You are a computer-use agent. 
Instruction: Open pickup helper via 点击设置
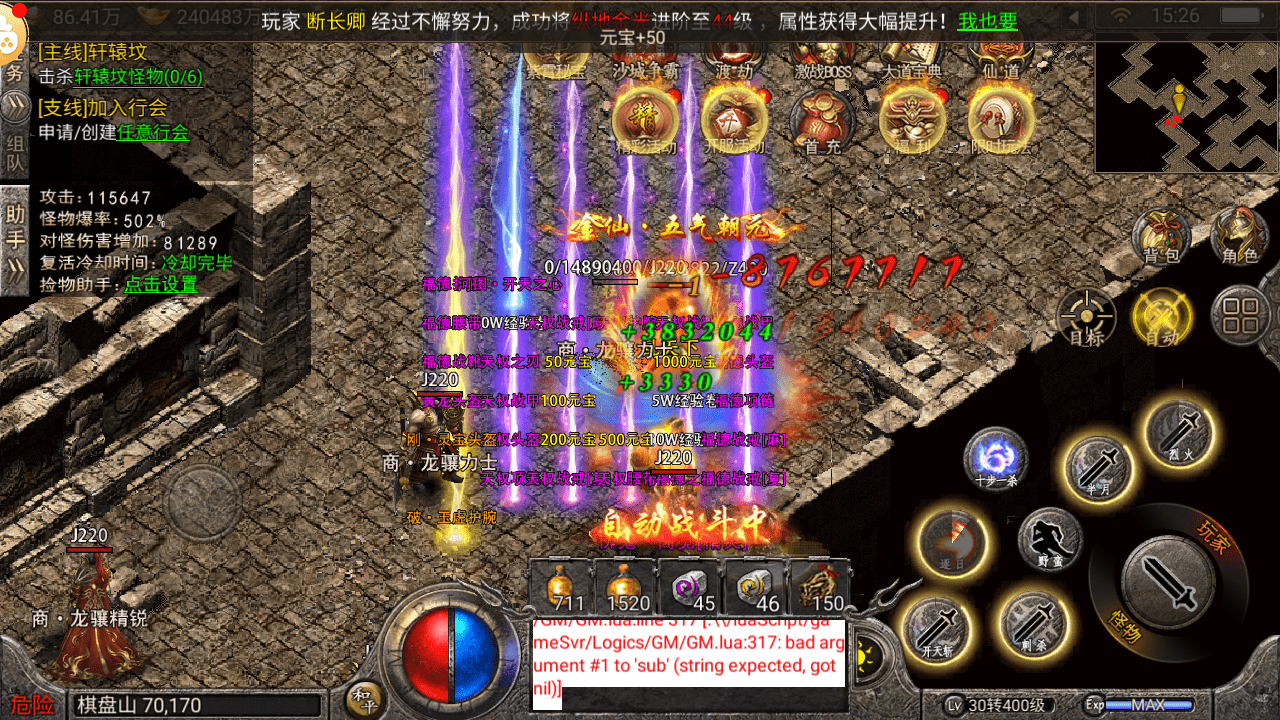pos(160,284)
